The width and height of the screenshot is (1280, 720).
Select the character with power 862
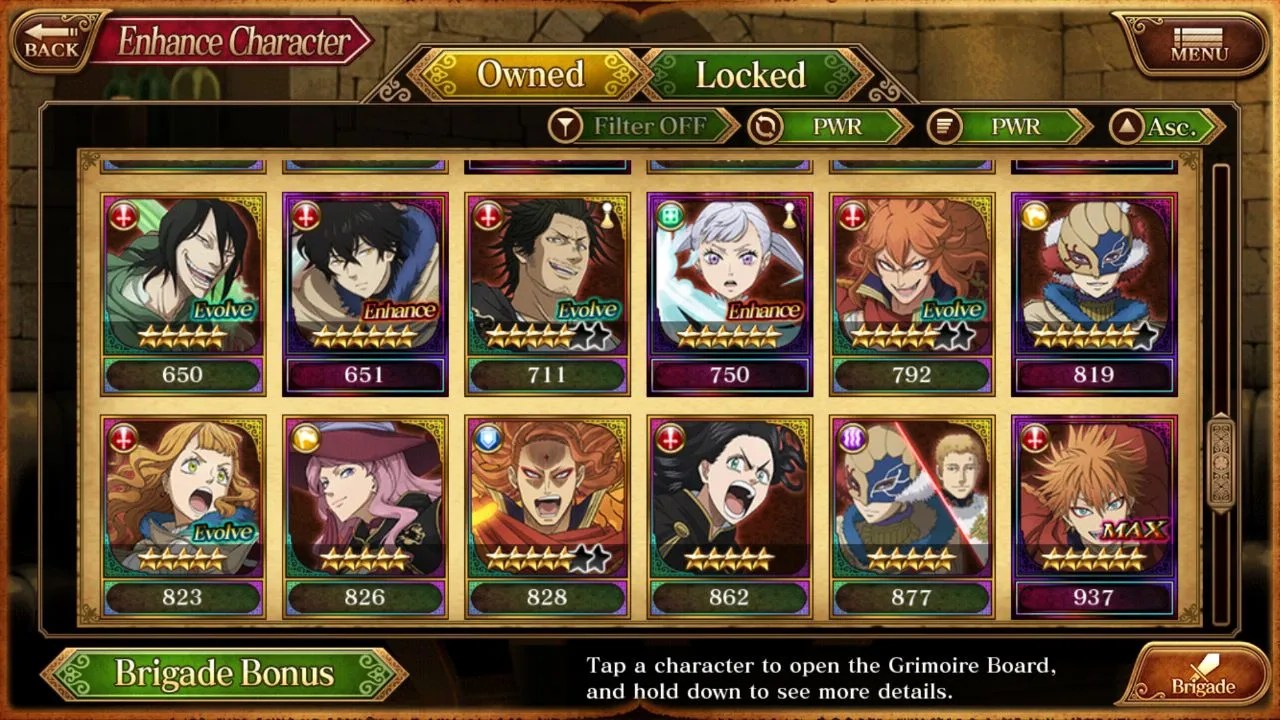(729, 512)
